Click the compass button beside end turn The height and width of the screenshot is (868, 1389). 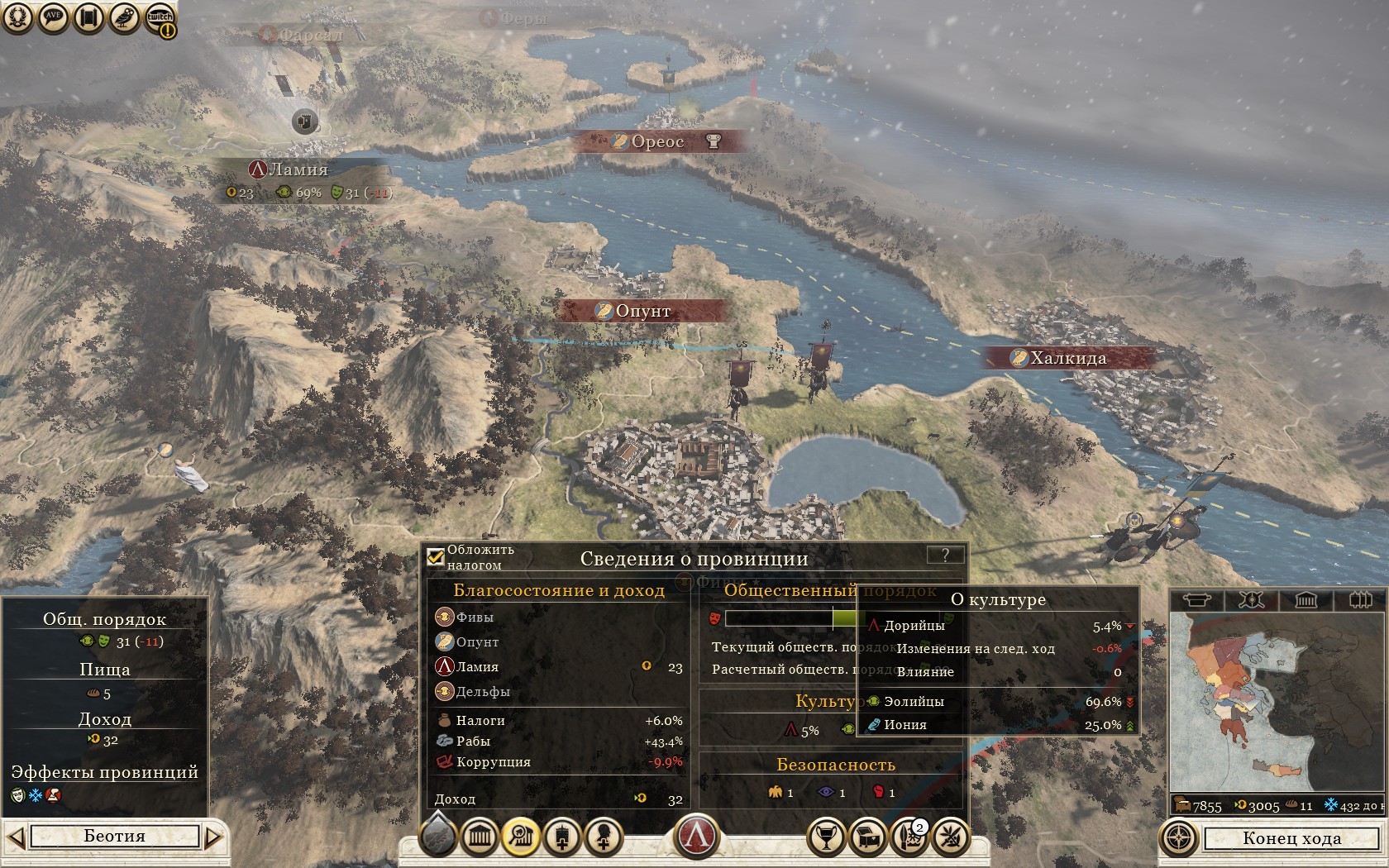coord(1178,838)
